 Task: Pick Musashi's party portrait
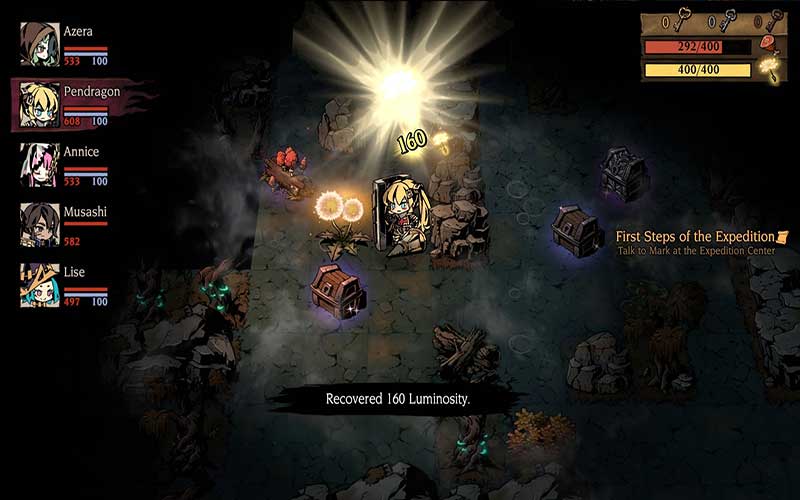[x=39, y=224]
